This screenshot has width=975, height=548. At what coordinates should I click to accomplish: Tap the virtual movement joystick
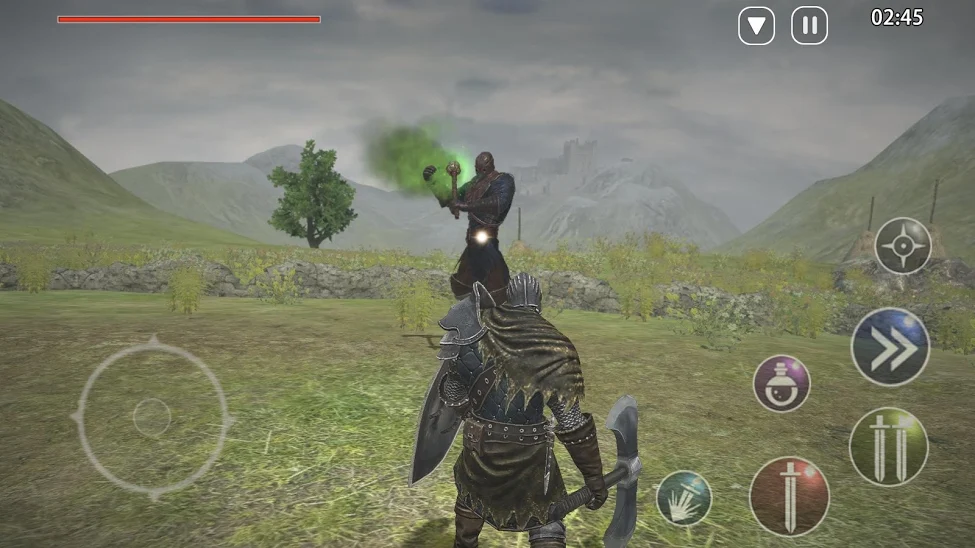pos(152,417)
